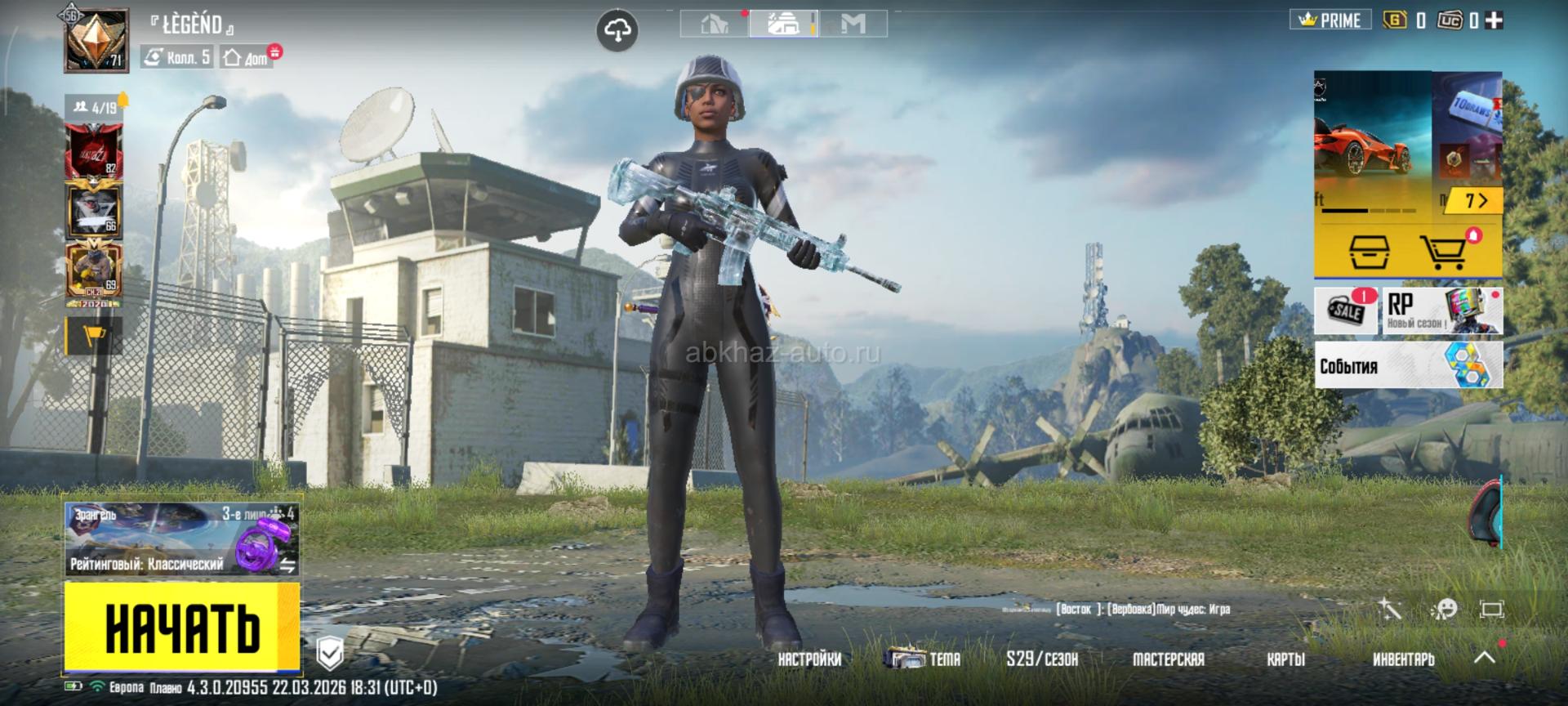The width and height of the screenshot is (1568, 706).
Task: Open the shopping cart shop icon
Action: tap(1444, 252)
